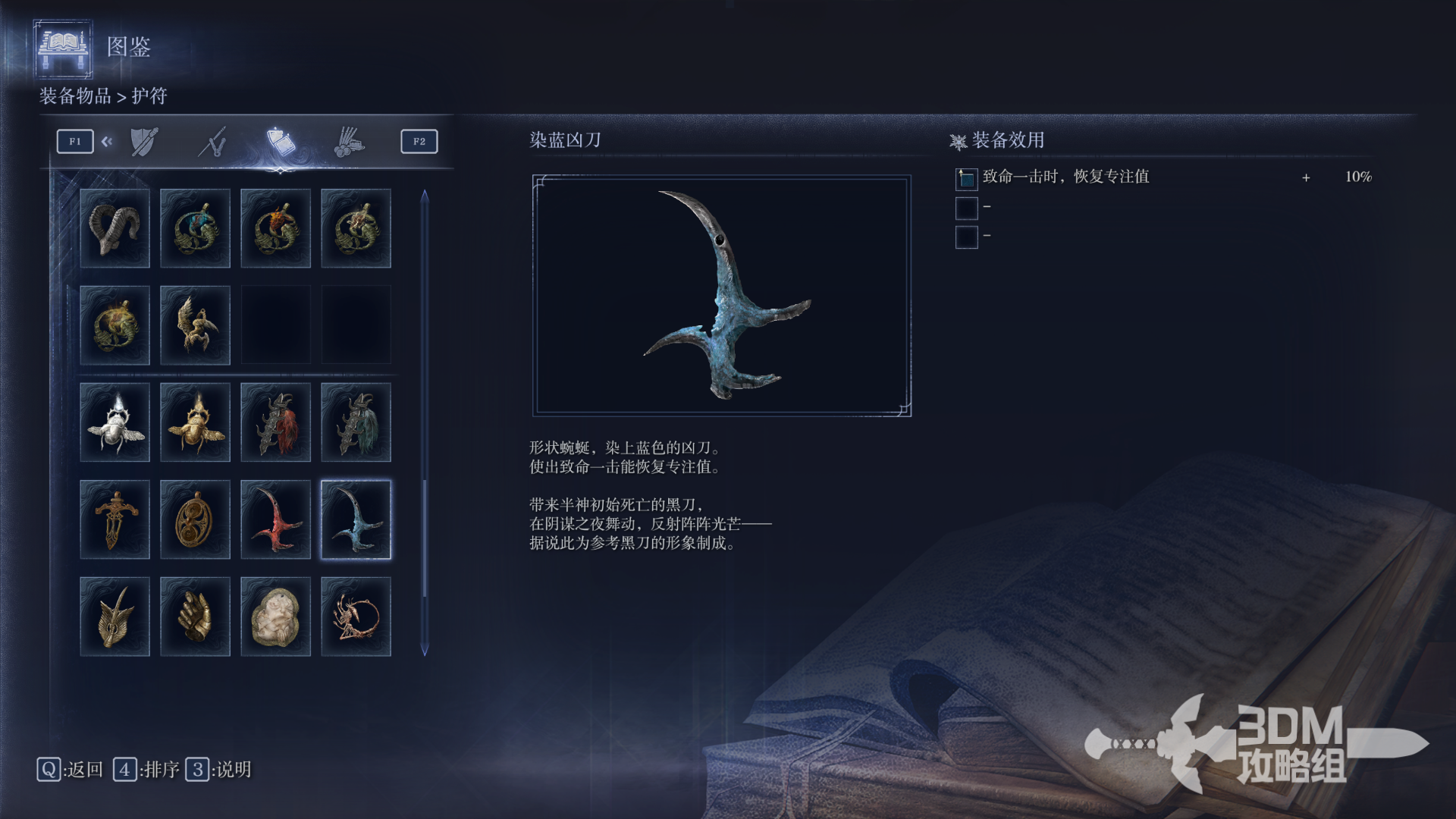The image size is (1456, 819).
Task: Switch to the tools and bundle category tab
Action: pyautogui.click(x=349, y=142)
